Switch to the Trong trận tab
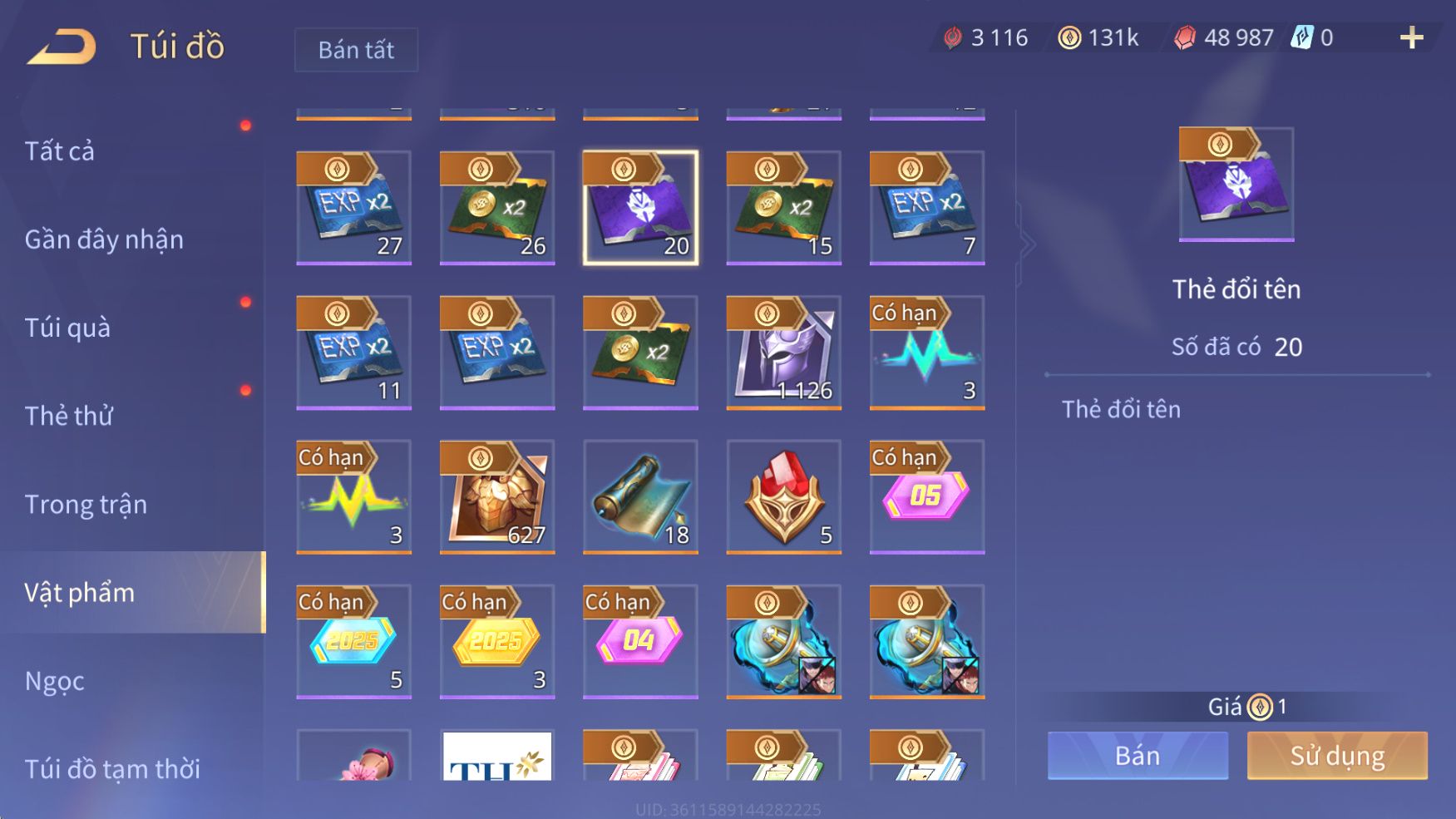1456x819 pixels. pos(86,504)
